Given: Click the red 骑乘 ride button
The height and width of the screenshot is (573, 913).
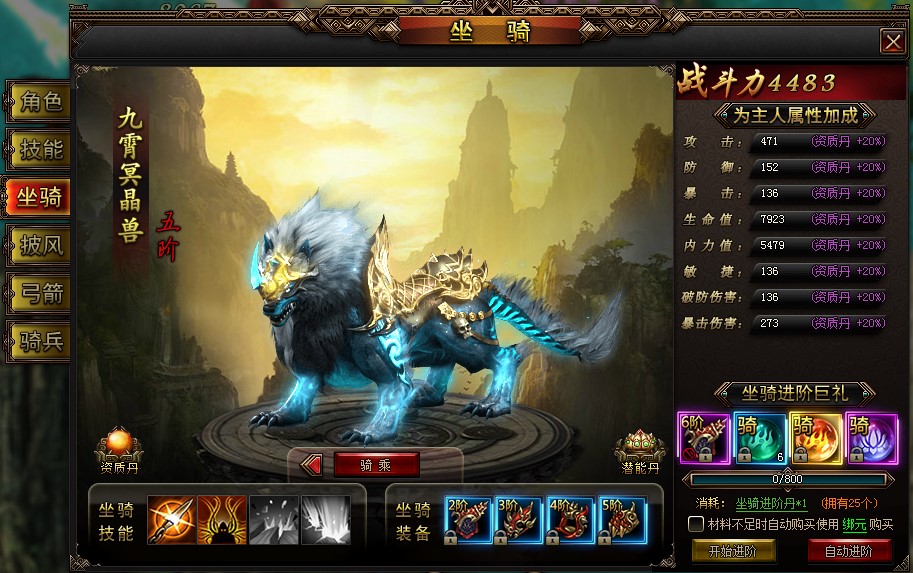Looking at the screenshot, I should click(x=376, y=465).
